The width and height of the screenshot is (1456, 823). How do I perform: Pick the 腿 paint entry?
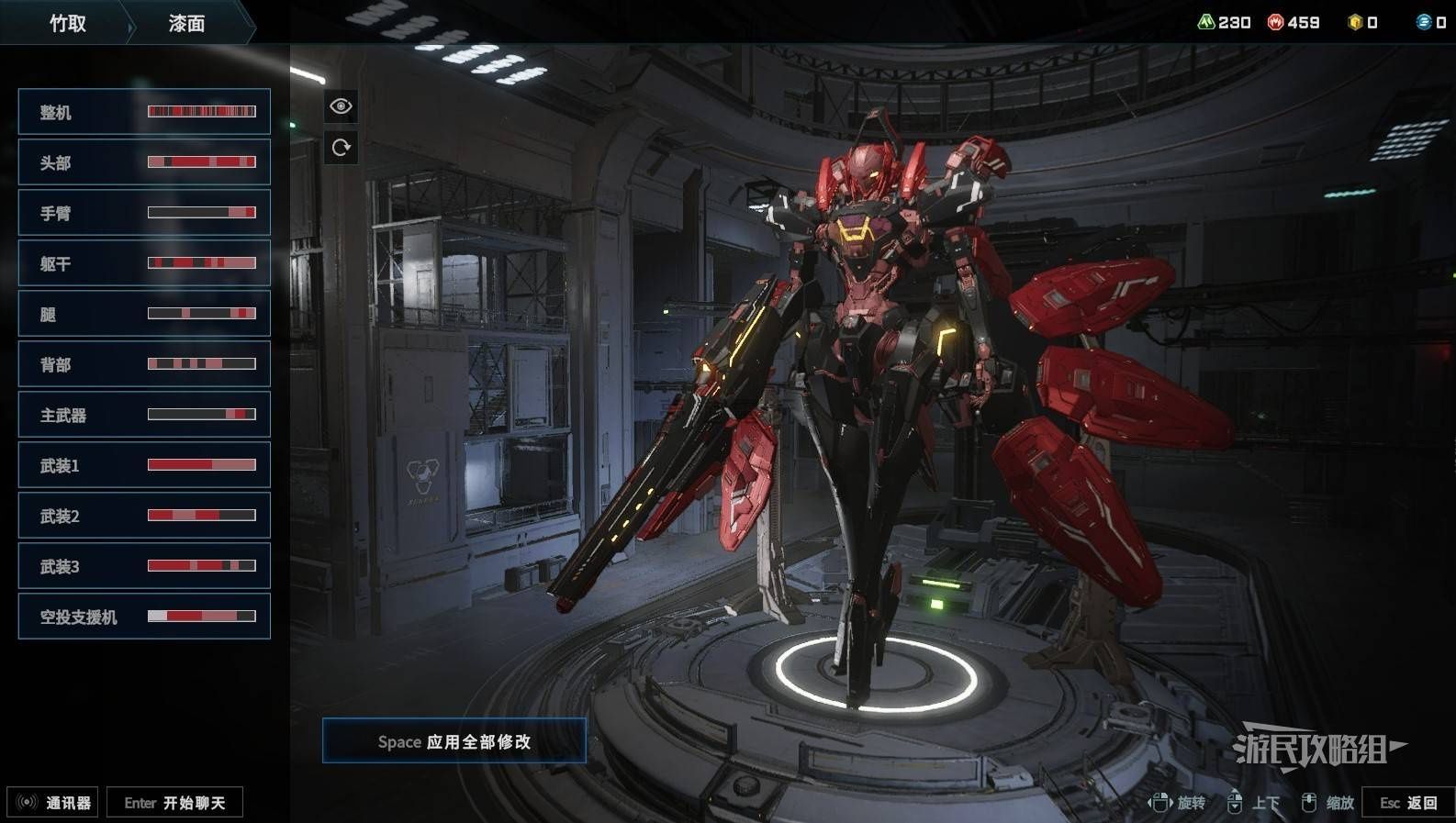144,314
